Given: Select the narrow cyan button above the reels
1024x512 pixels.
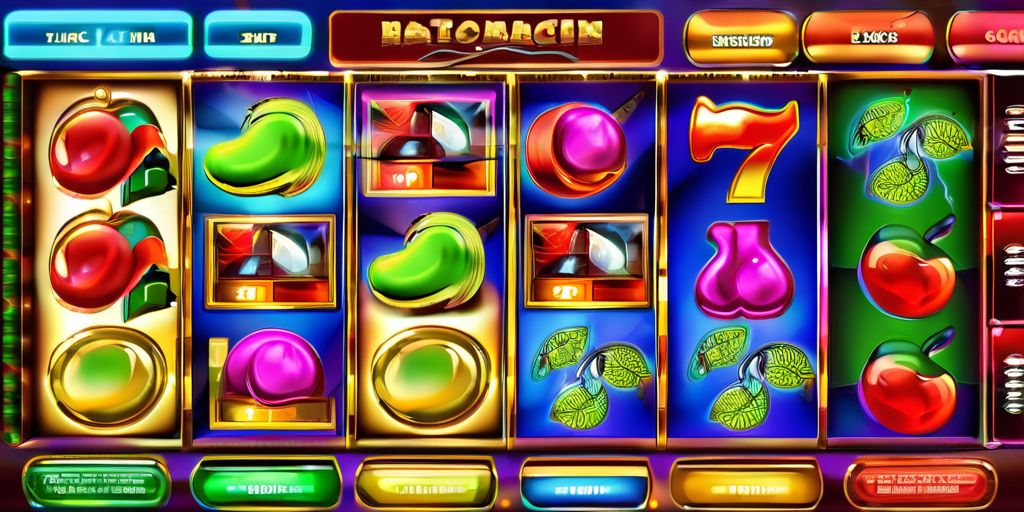Looking at the screenshot, I should (x=257, y=37).
